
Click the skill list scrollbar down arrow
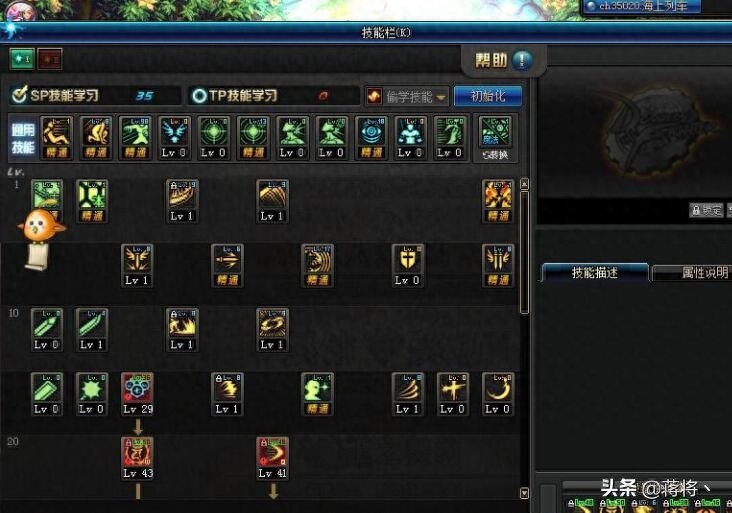pos(524,493)
